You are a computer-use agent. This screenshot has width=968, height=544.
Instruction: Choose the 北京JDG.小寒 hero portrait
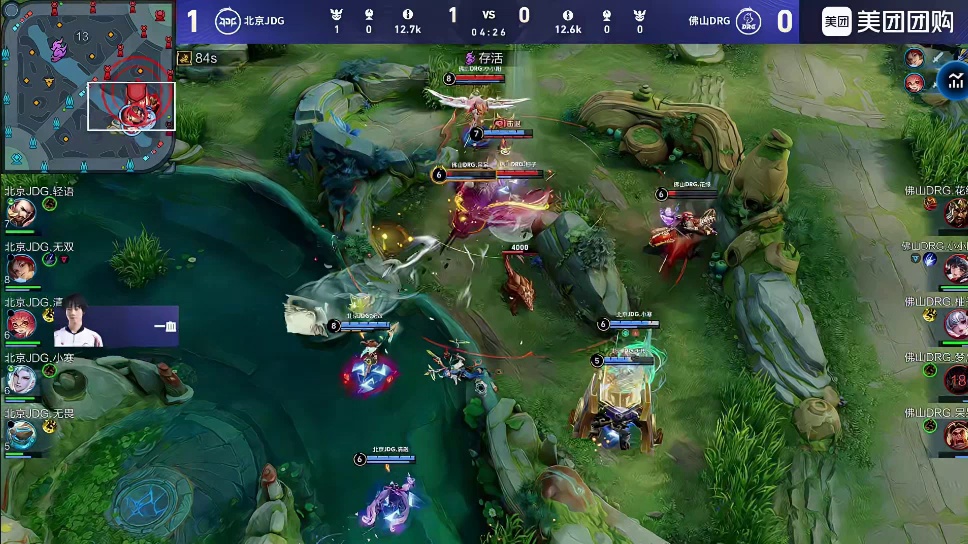click(x=20, y=378)
